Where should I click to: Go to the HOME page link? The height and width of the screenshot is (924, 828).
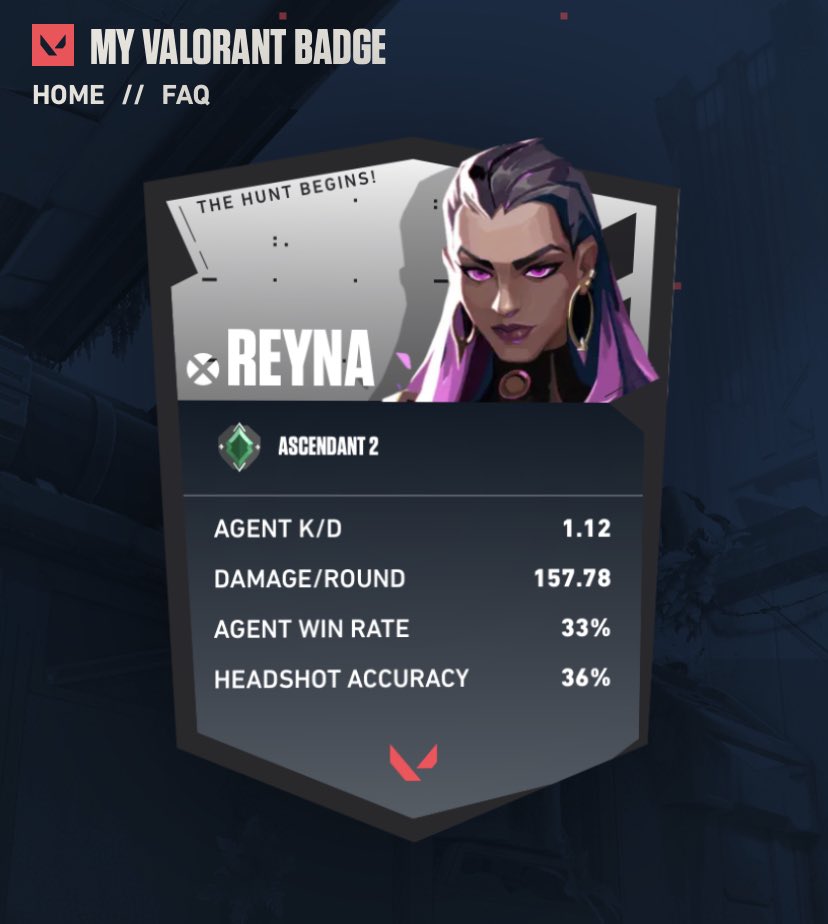click(x=68, y=96)
